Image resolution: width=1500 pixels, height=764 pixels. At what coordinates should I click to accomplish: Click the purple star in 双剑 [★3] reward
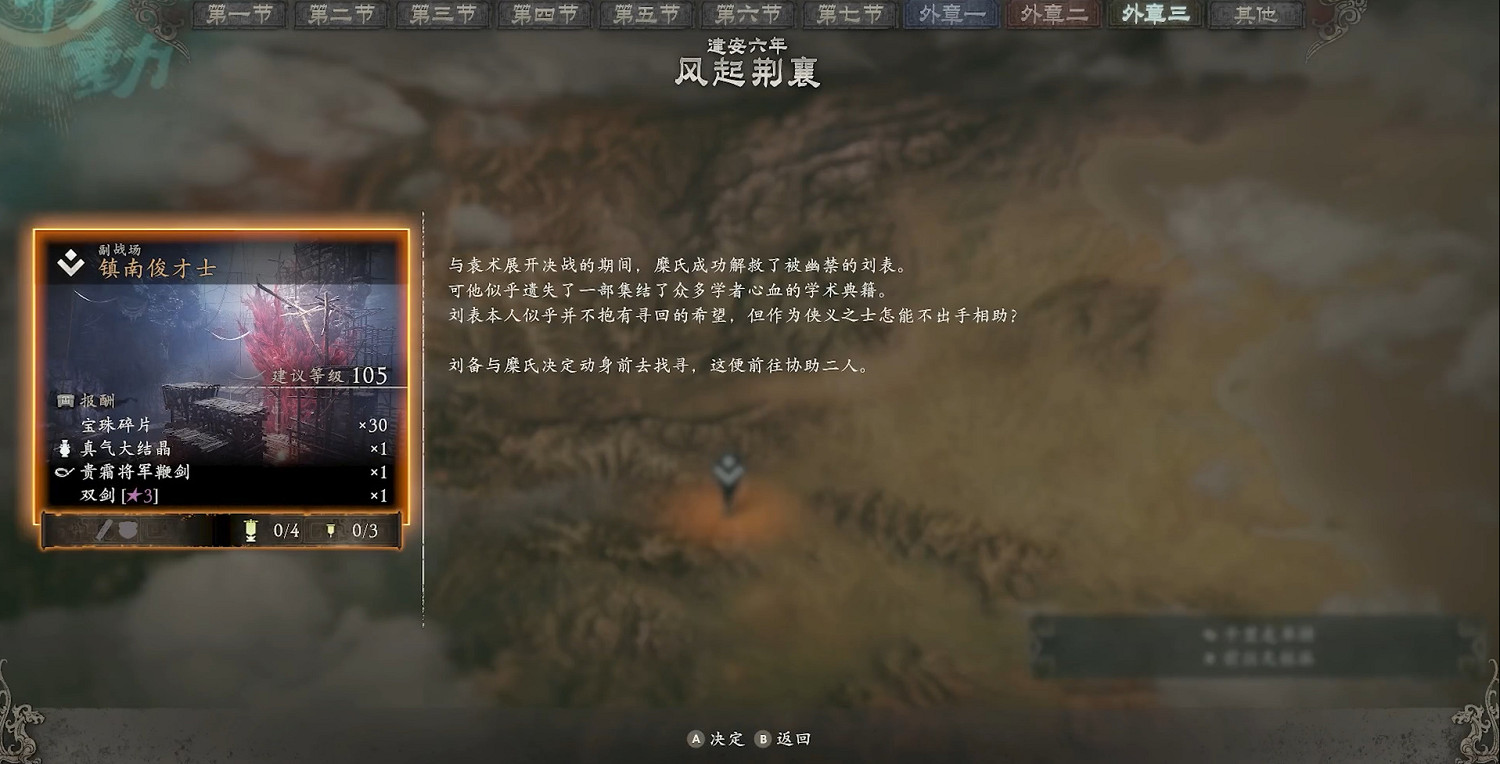(x=135, y=493)
